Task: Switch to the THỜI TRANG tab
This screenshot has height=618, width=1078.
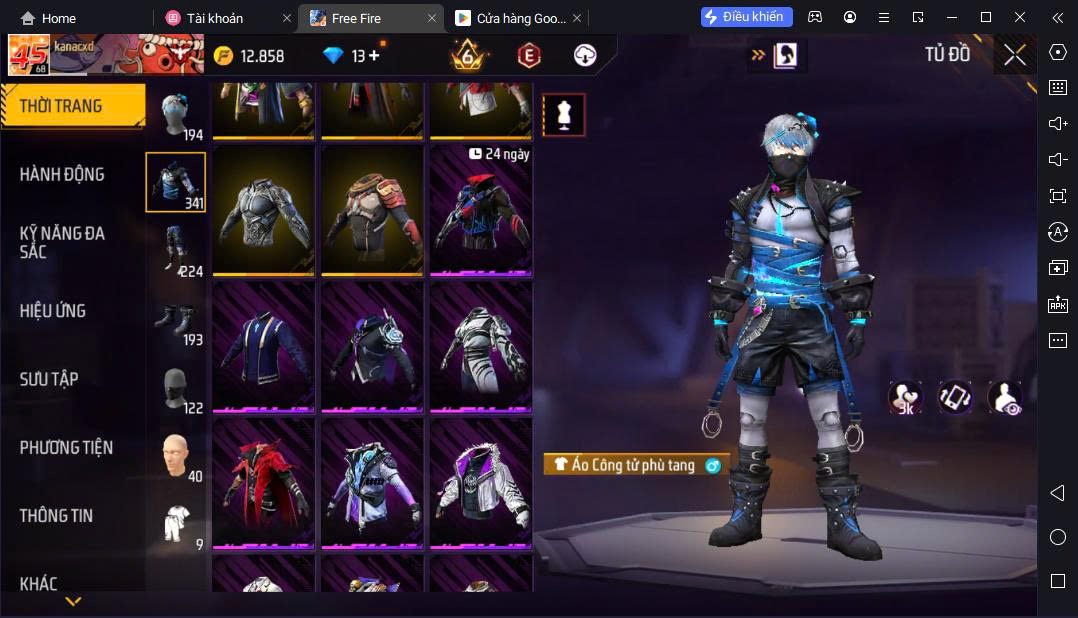Action: [x=62, y=106]
